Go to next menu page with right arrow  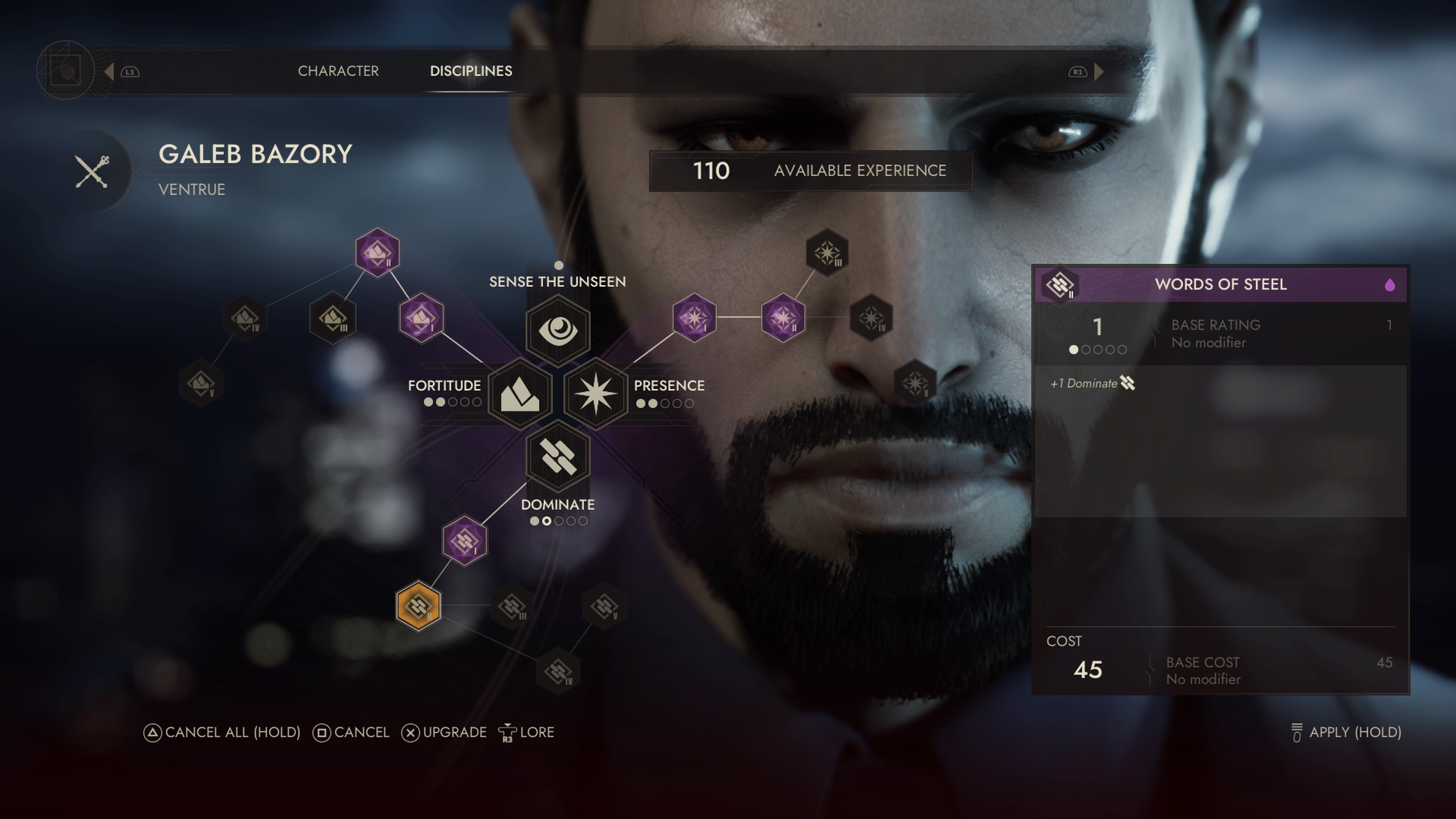coord(1099,72)
